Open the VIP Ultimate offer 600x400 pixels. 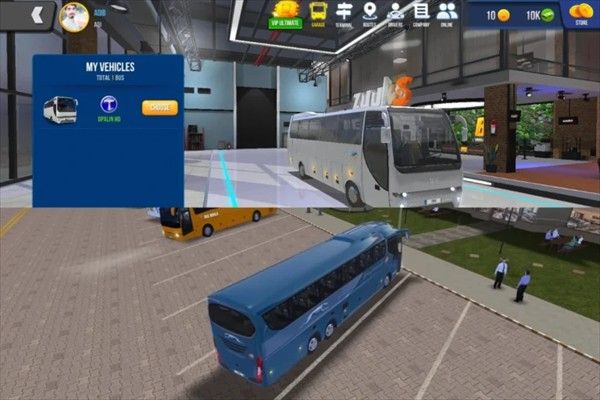pyautogui.click(x=288, y=13)
